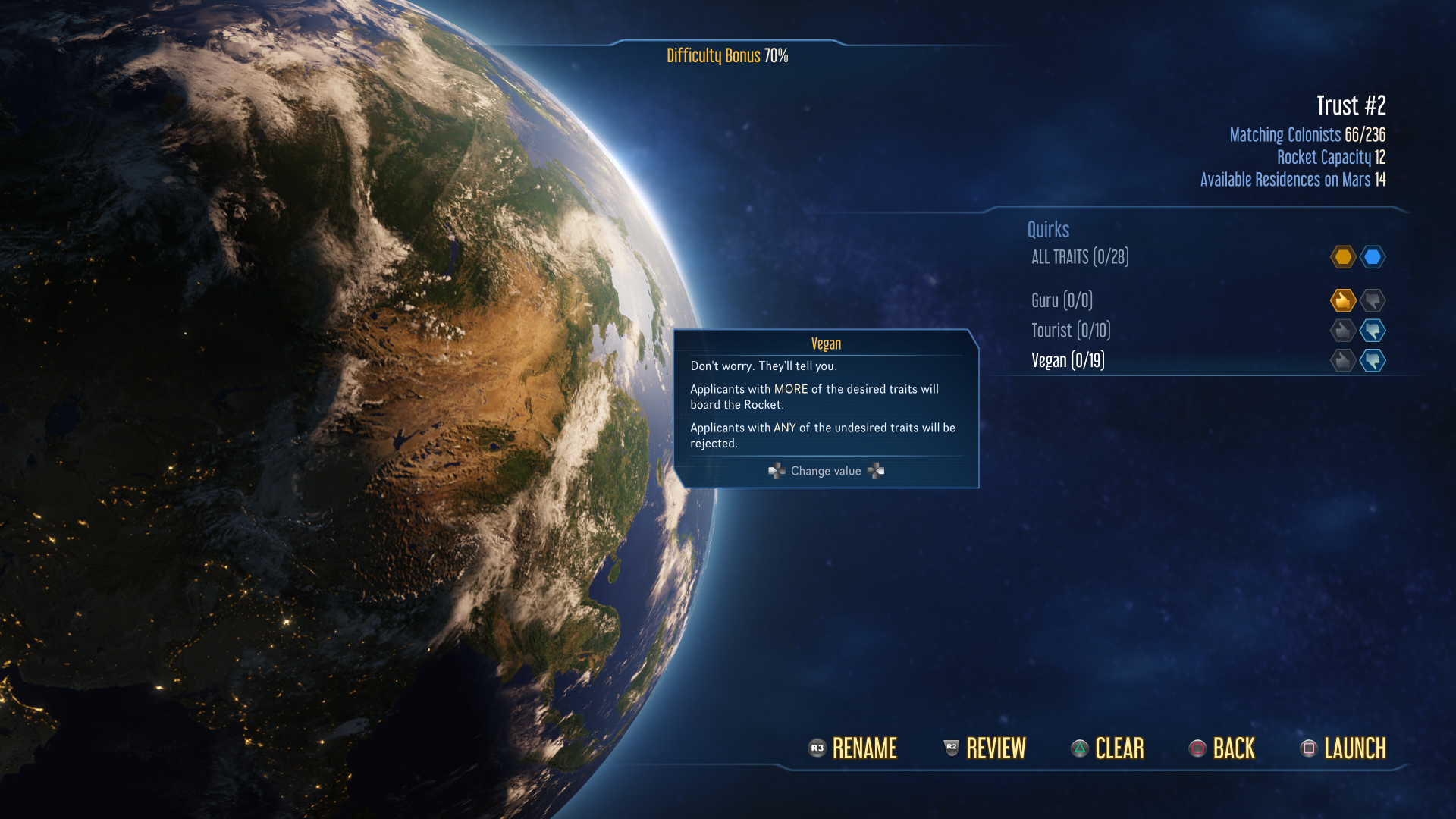Select the Tourist quirk row
1456x819 pixels.
(1071, 331)
